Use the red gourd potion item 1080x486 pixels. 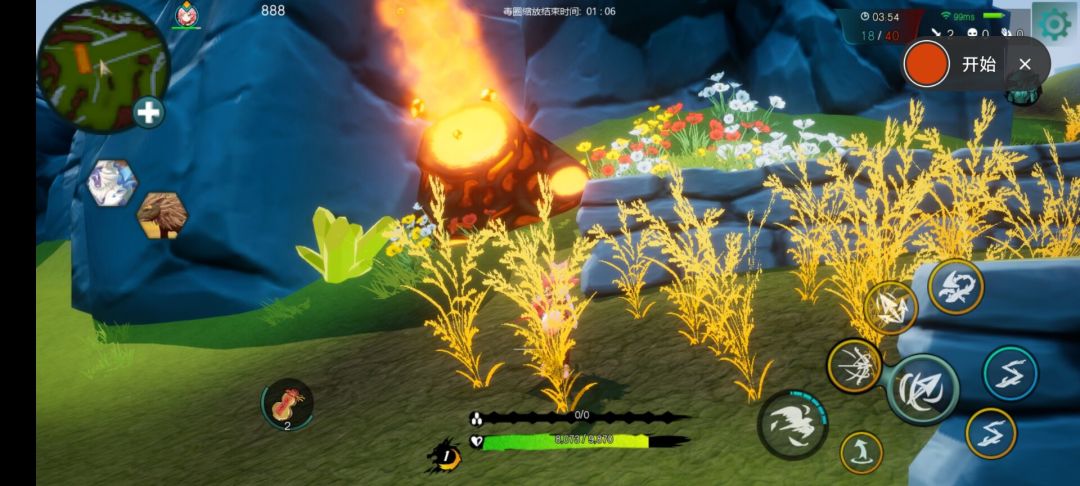pyautogui.click(x=288, y=404)
